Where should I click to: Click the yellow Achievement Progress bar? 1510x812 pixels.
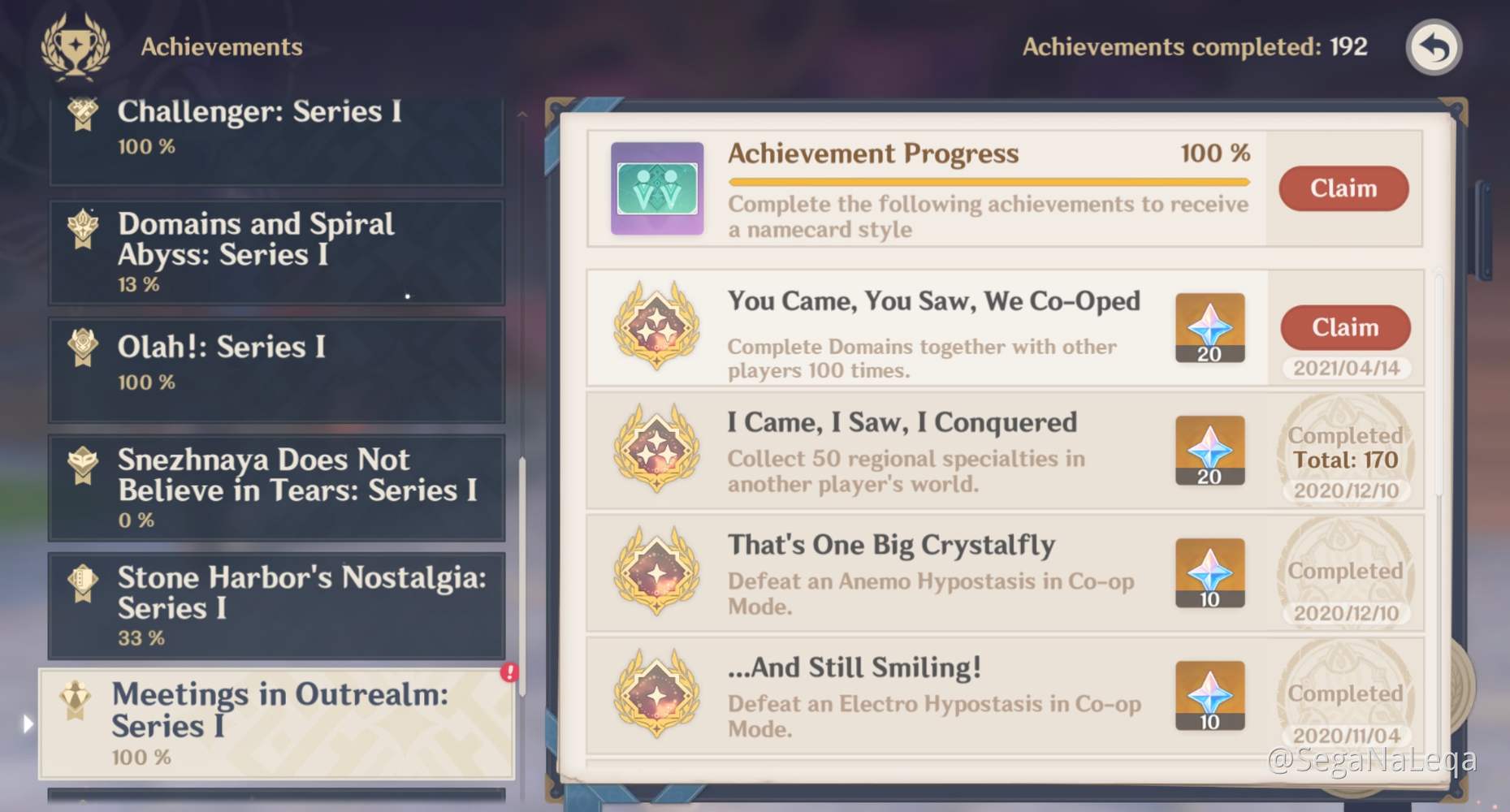coord(987,182)
